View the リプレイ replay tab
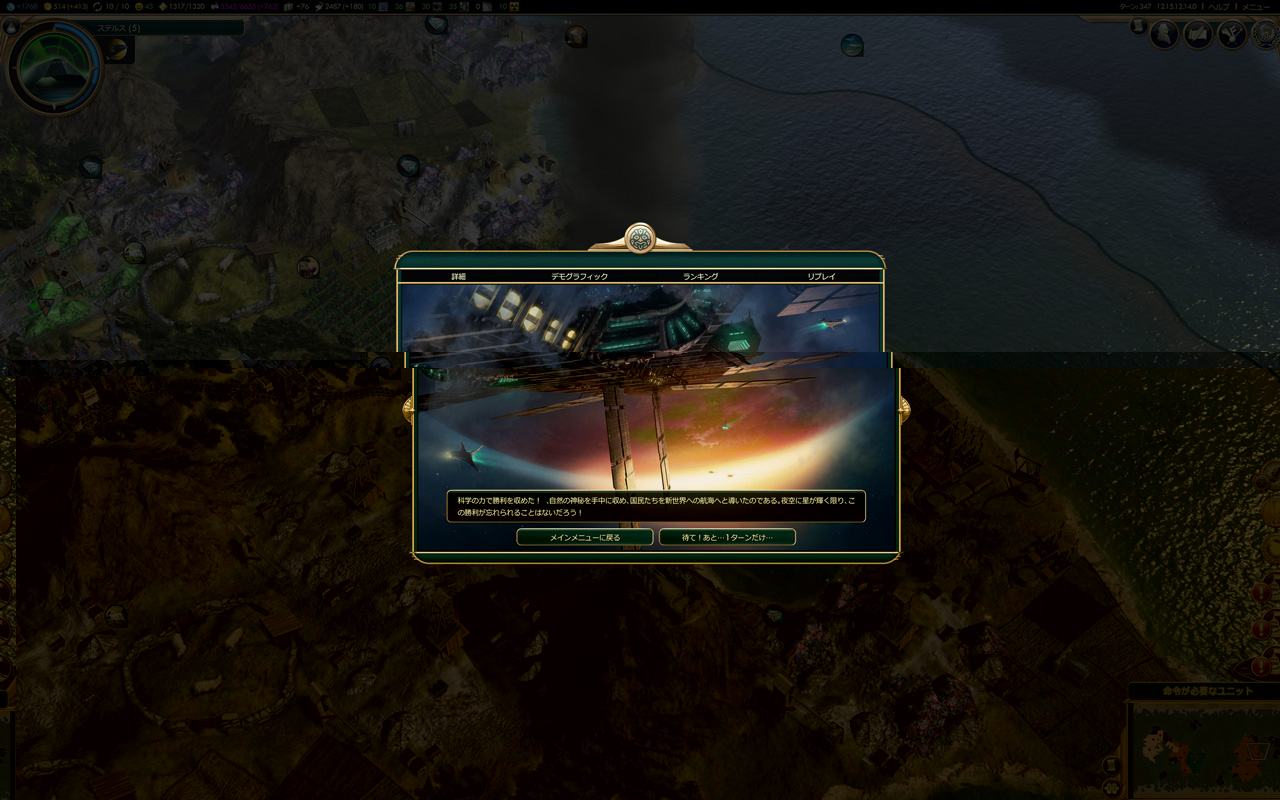 pyautogui.click(x=821, y=276)
